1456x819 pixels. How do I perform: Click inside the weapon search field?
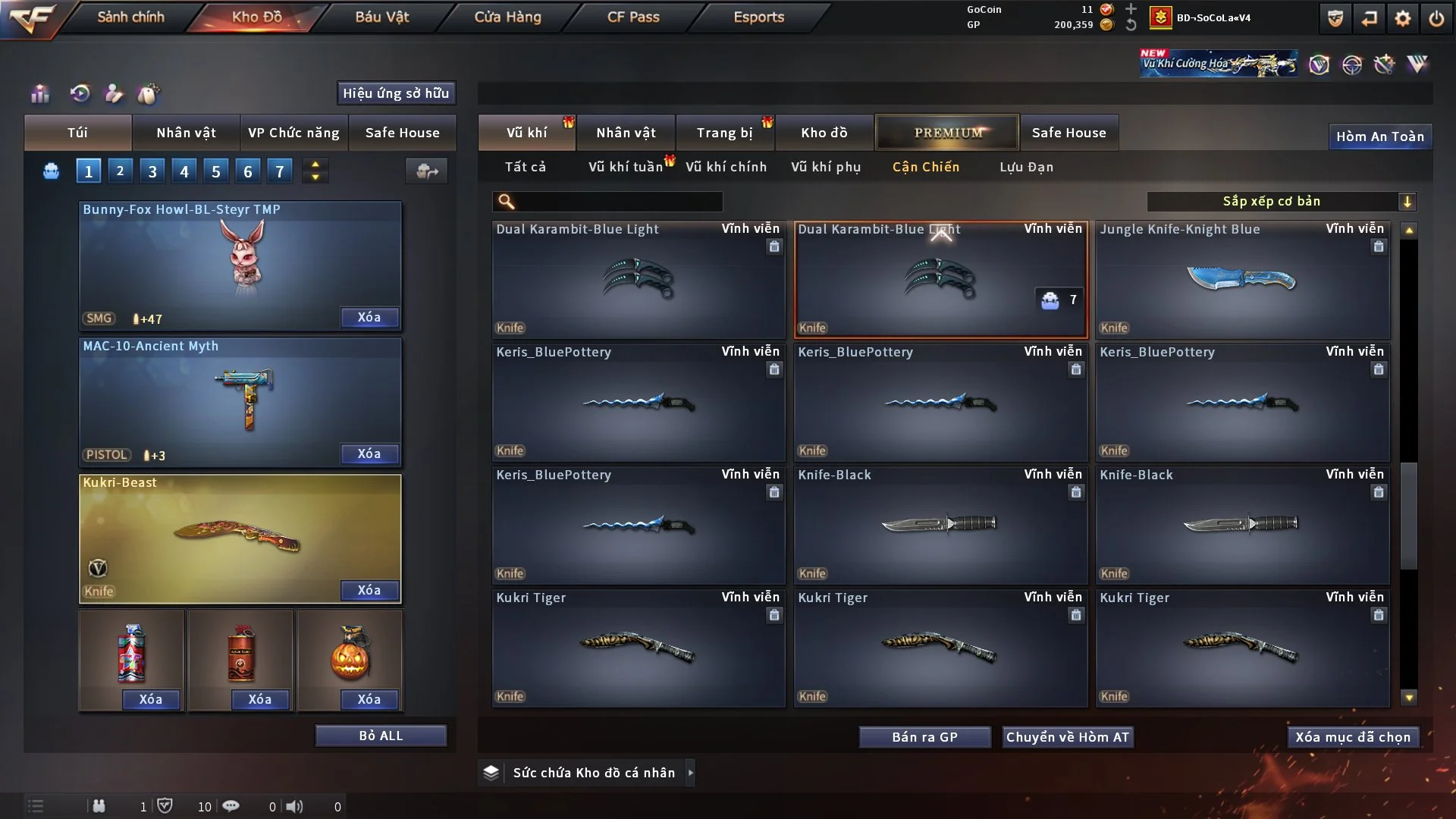(x=607, y=202)
